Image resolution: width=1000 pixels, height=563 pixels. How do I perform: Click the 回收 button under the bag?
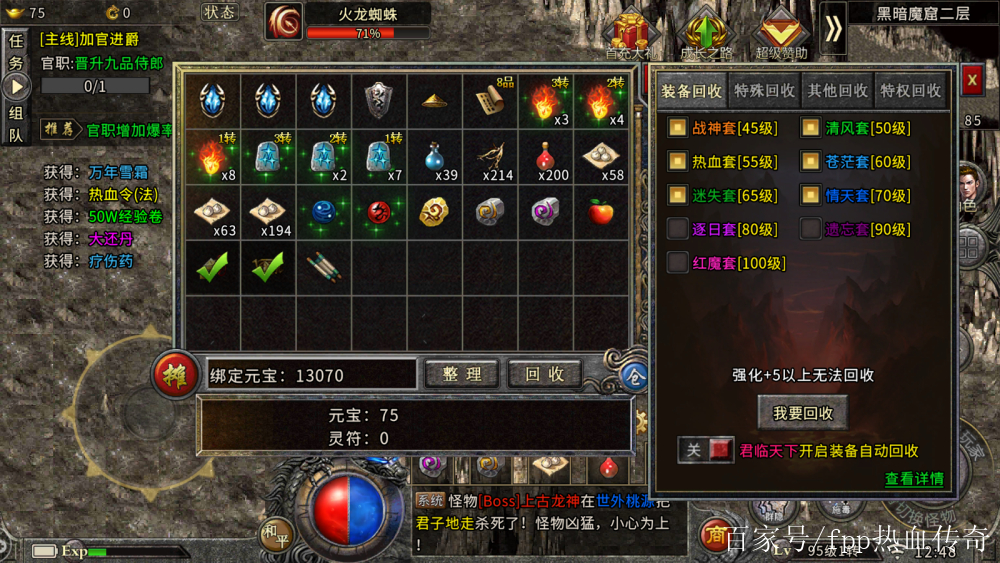click(x=545, y=374)
